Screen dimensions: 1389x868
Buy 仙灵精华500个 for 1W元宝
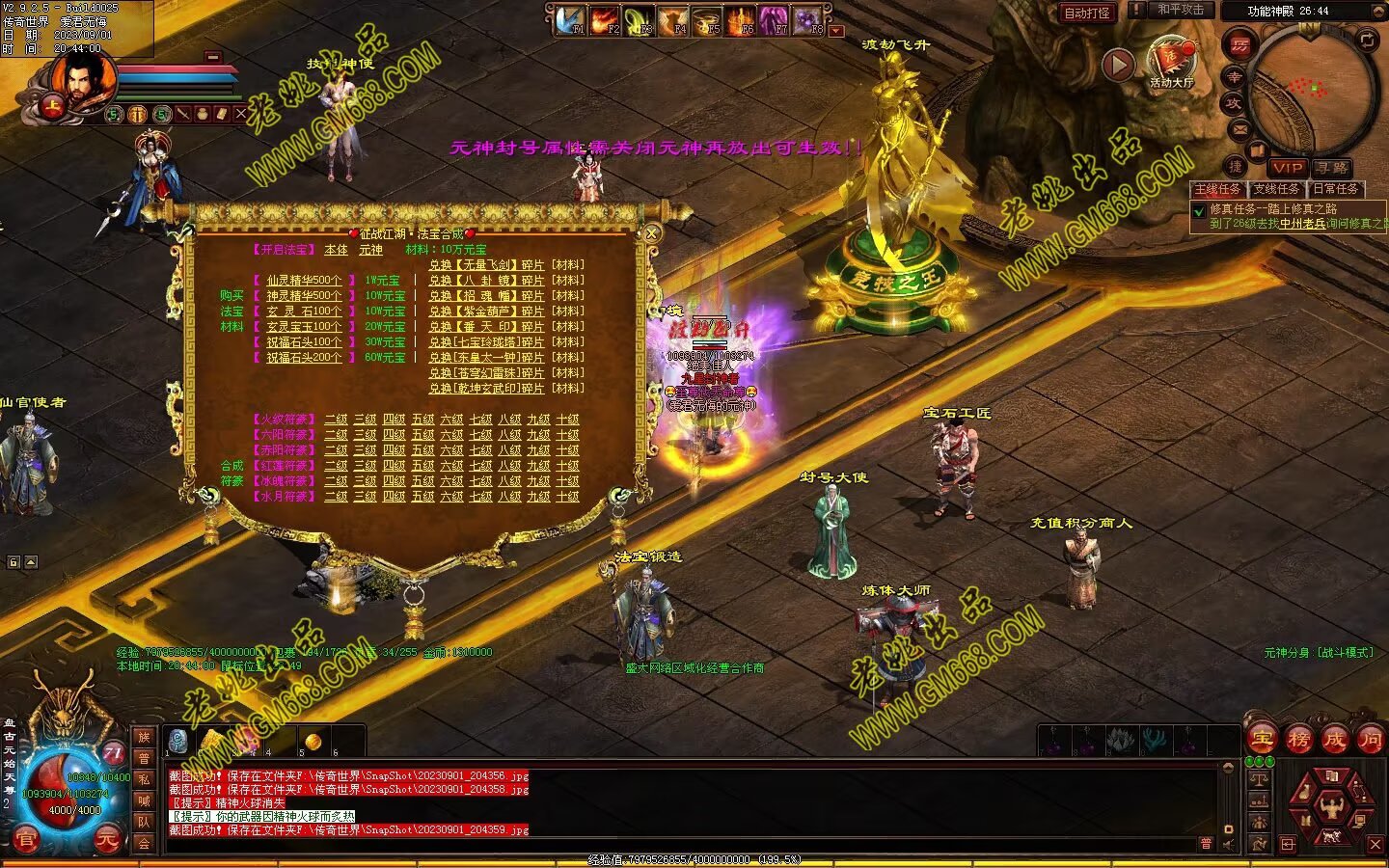click(304, 281)
